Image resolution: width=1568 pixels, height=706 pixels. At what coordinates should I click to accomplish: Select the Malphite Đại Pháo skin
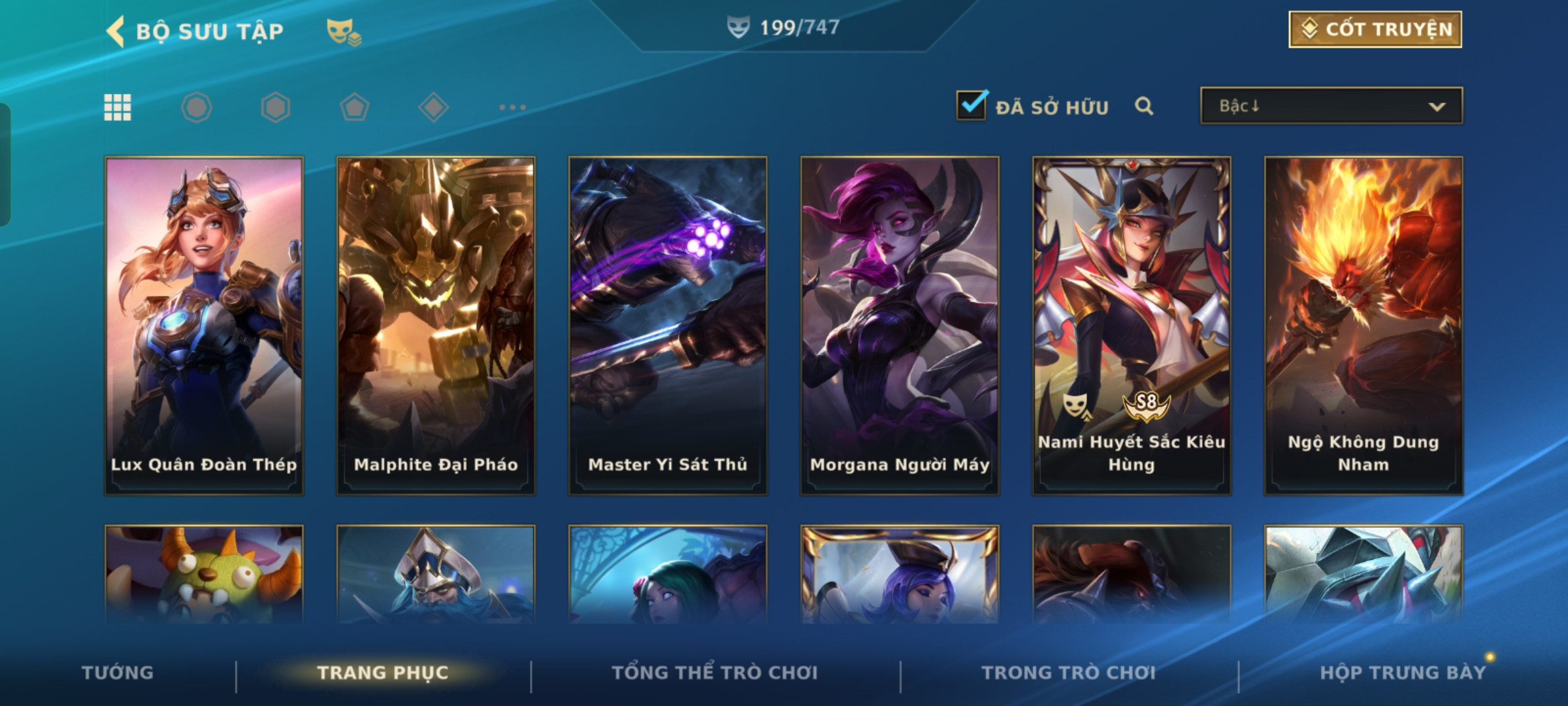coord(436,325)
